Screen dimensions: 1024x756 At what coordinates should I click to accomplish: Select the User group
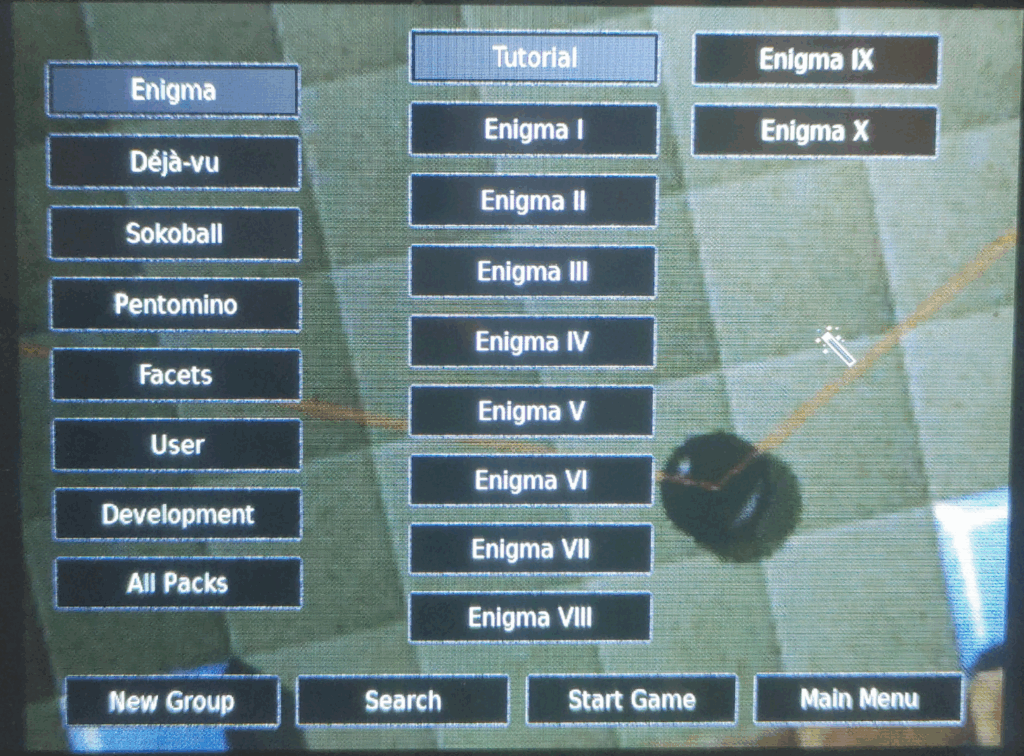click(x=177, y=445)
